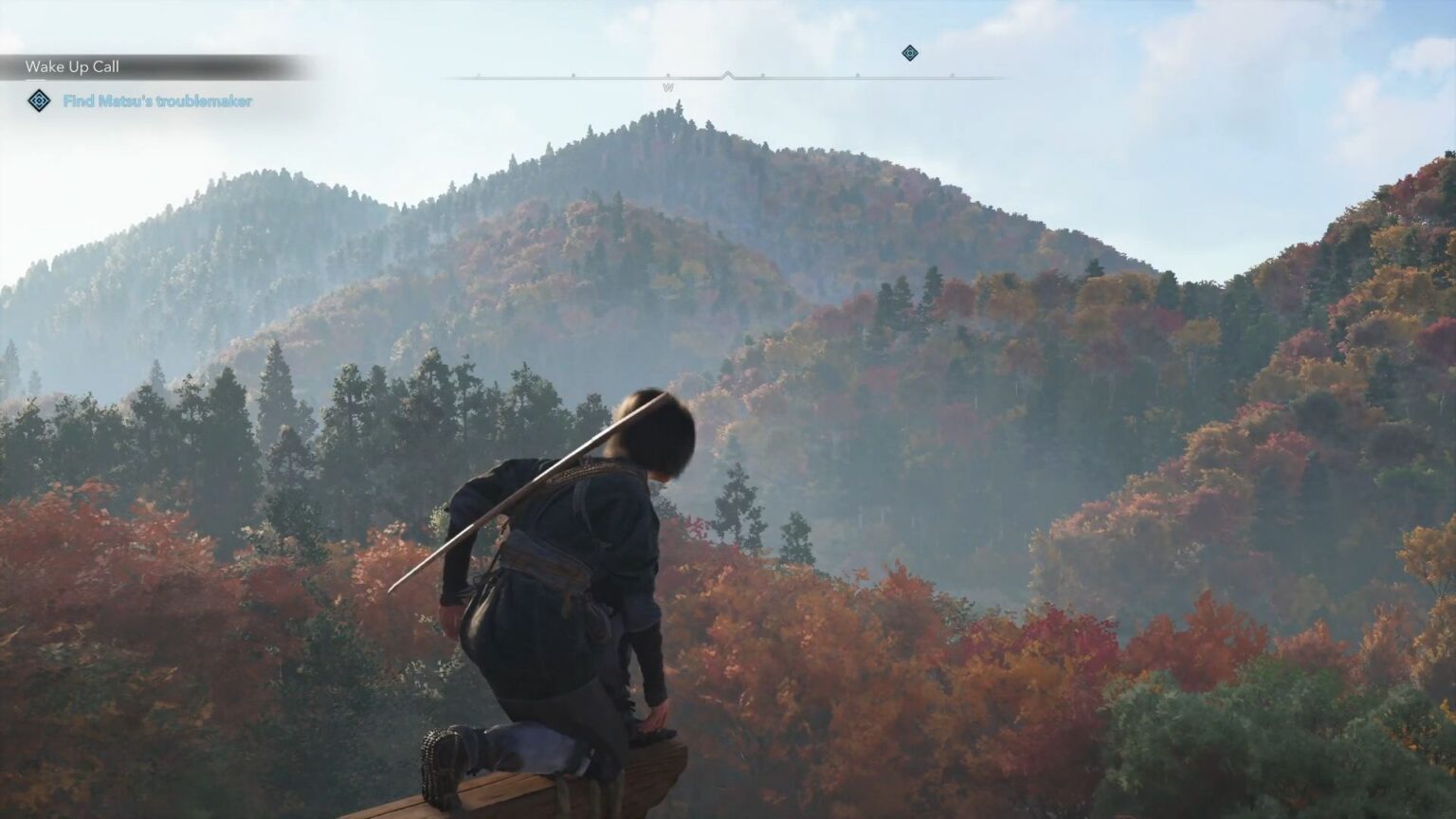Toggle the Find Matsu's troublemaker objective tracker

[x=158, y=100]
